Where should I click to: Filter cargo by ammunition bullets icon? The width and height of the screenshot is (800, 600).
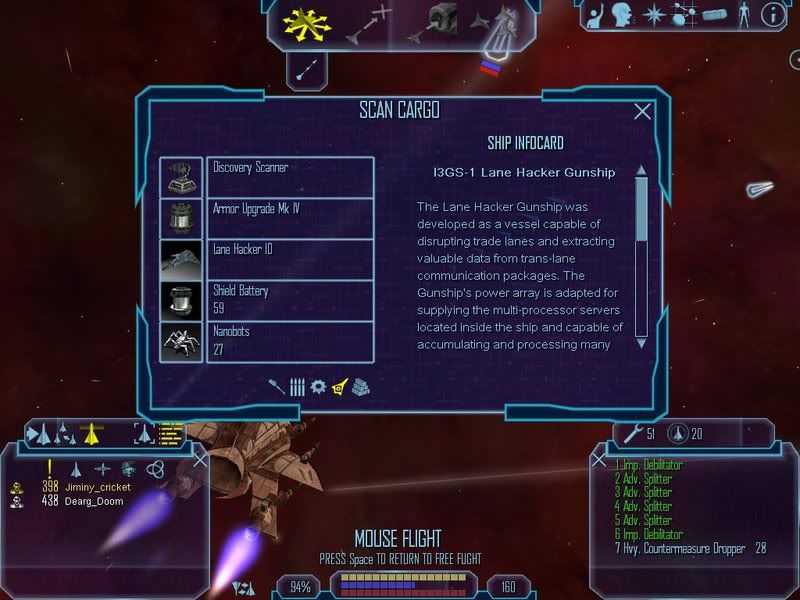297,386
